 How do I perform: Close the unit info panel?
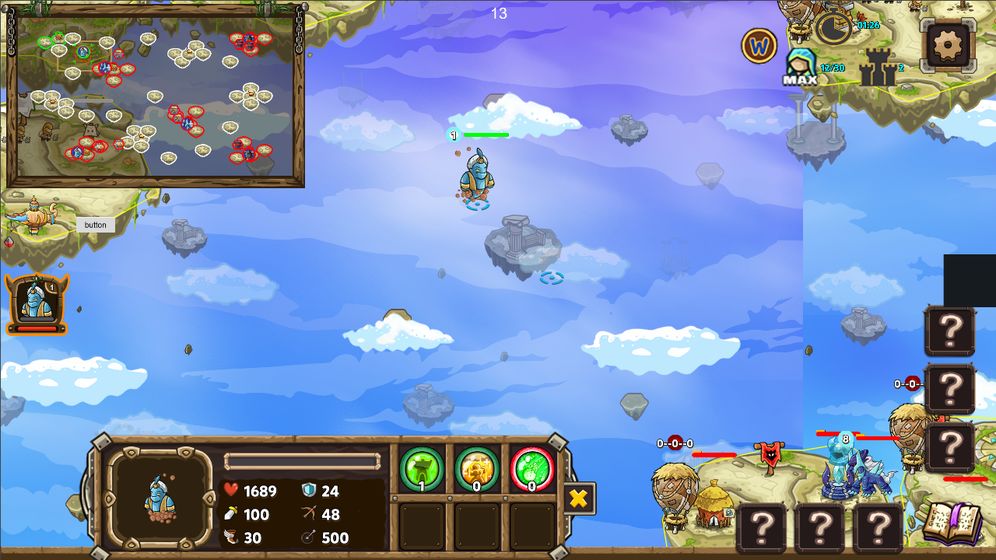[578, 497]
